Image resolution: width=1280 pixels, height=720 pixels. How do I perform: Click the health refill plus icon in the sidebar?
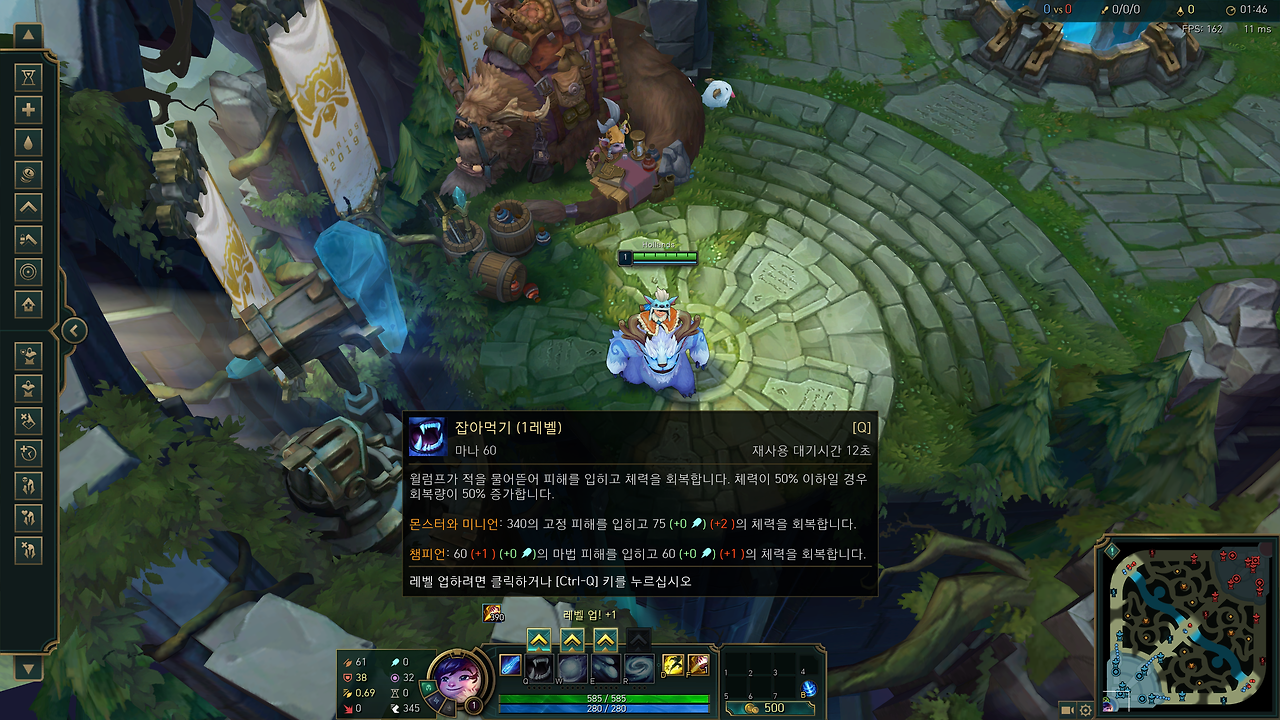click(x=28, y=110)
